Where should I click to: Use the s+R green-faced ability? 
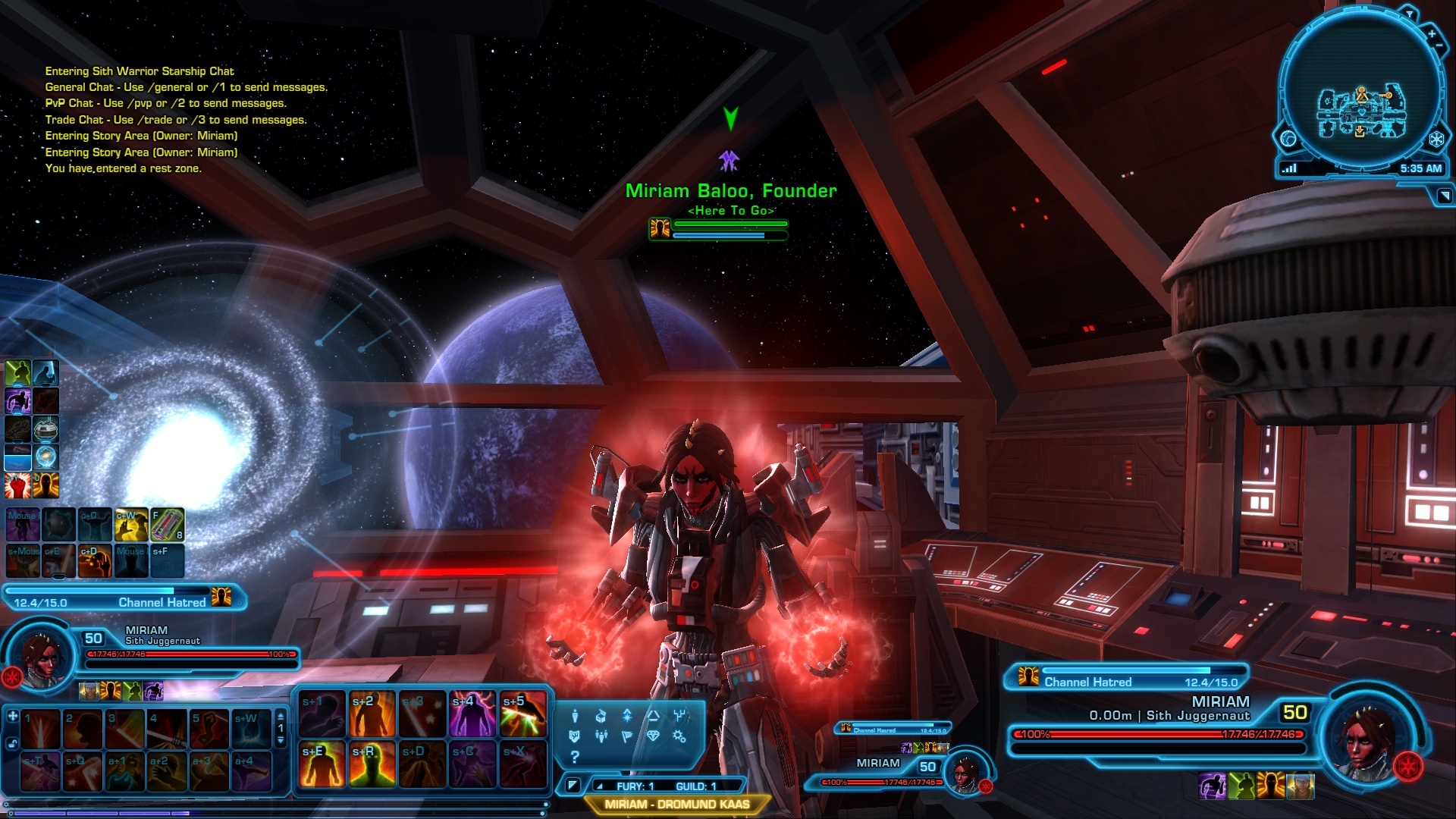tap(372, 764)
